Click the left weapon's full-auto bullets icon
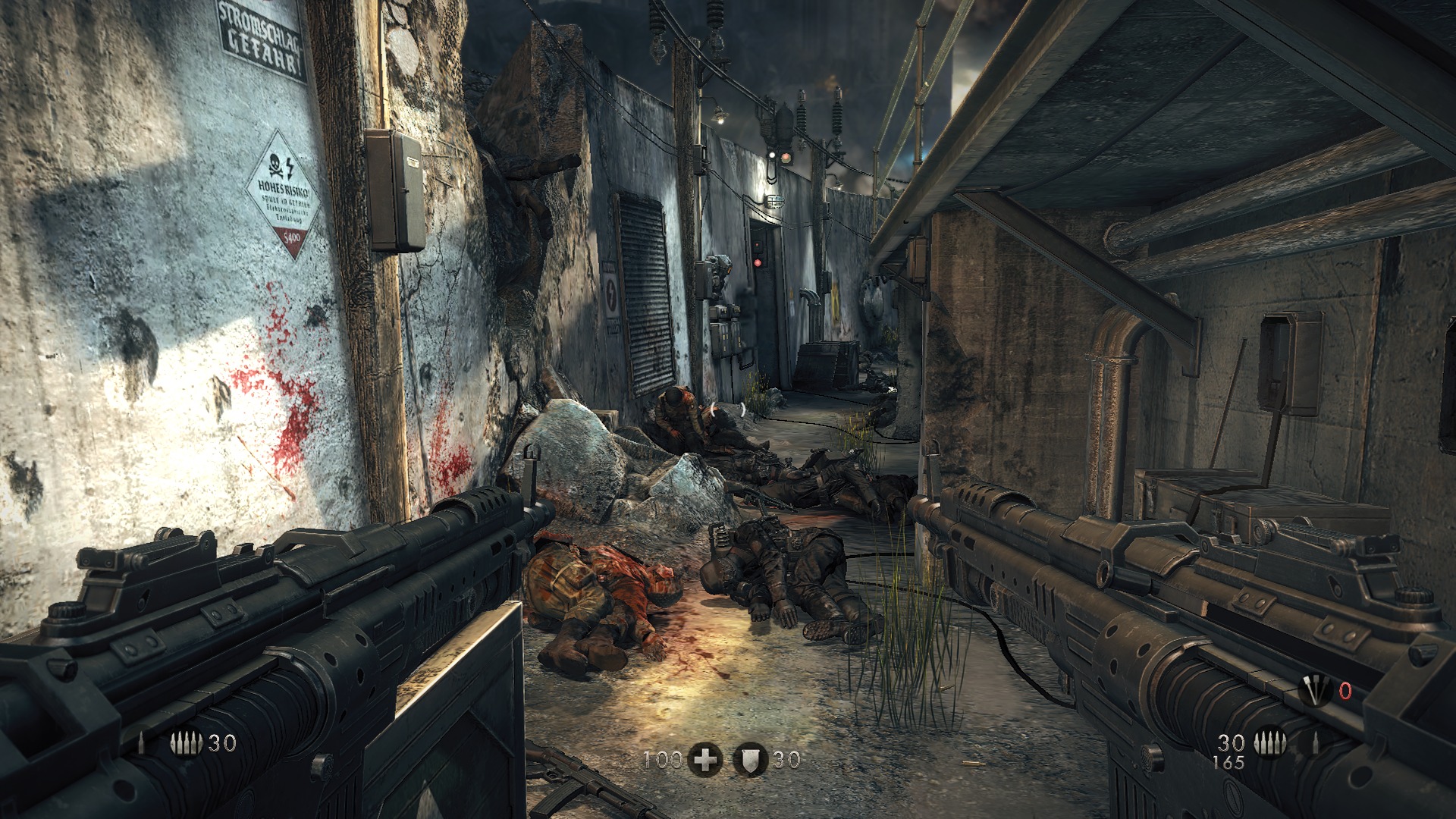This screenshot has width=1456, height=819. point(187,743)
